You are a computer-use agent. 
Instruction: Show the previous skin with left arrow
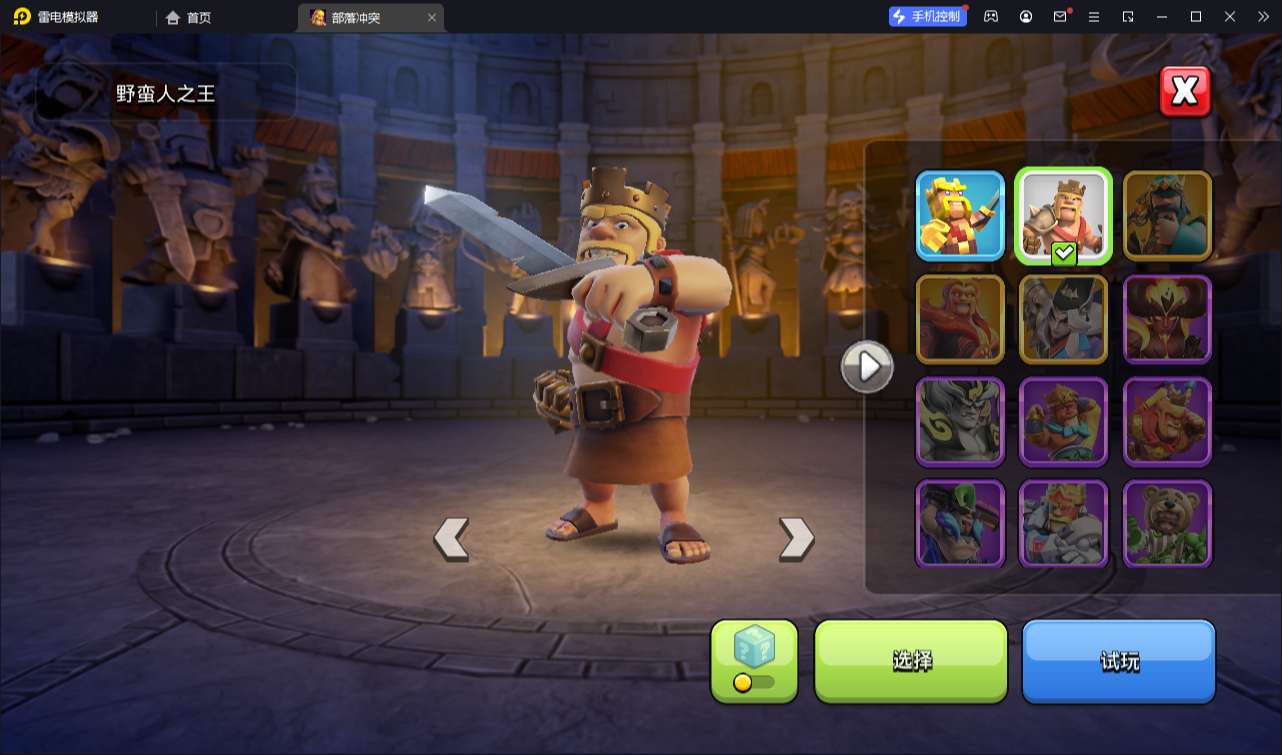point(451,539)
